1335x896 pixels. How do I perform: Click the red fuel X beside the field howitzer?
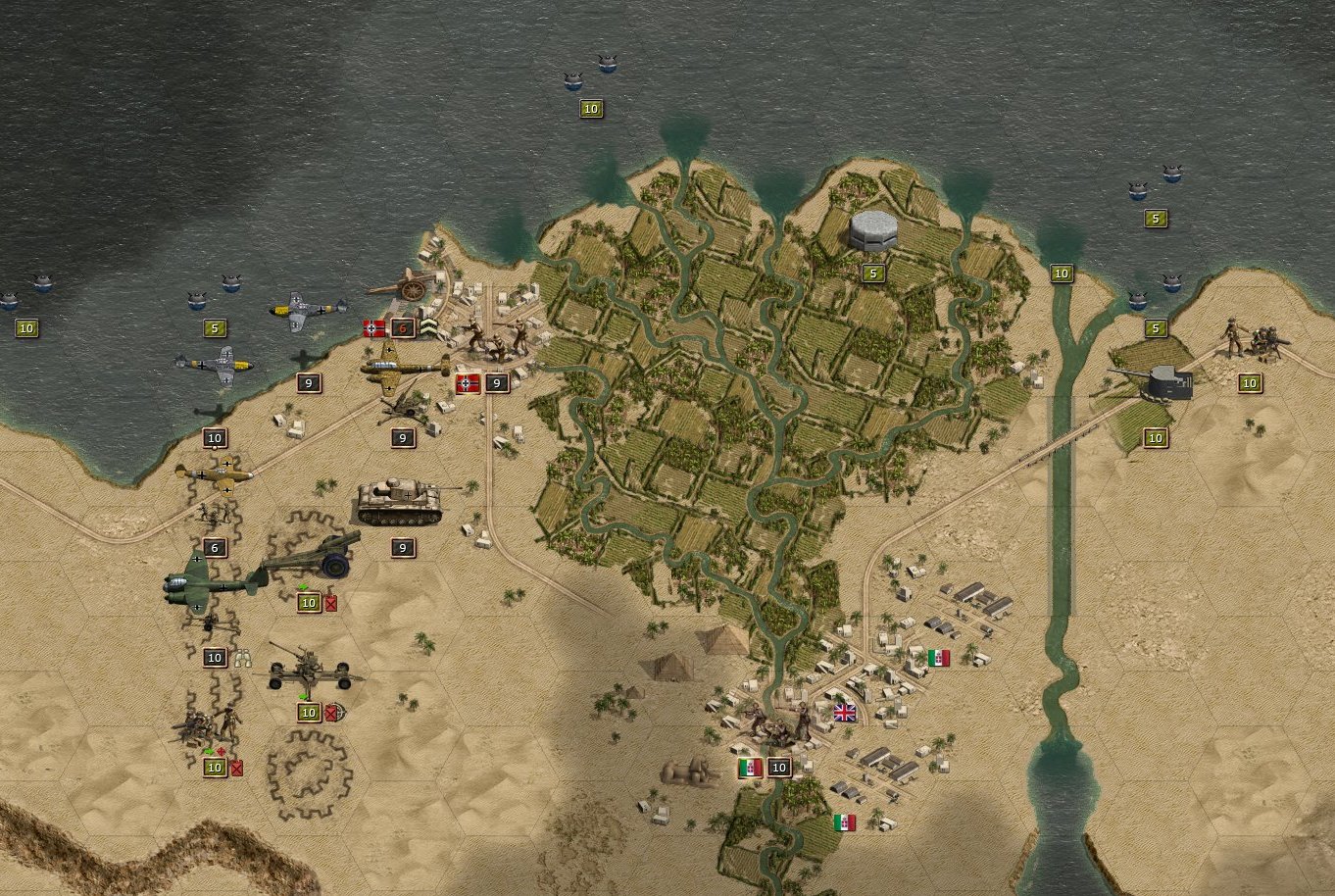[330, 603]
